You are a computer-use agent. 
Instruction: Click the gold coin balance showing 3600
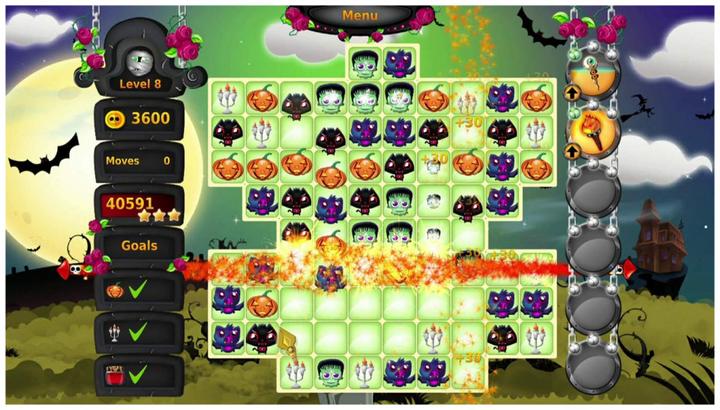139,118
